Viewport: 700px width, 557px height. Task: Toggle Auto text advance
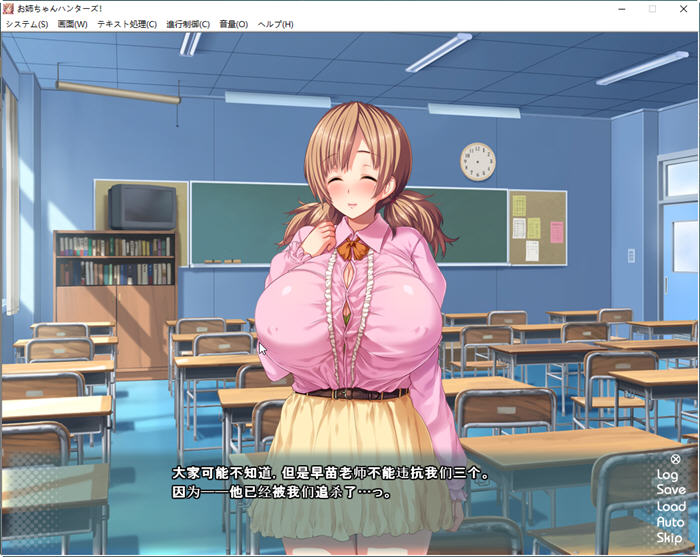click(x=670, y=522)
